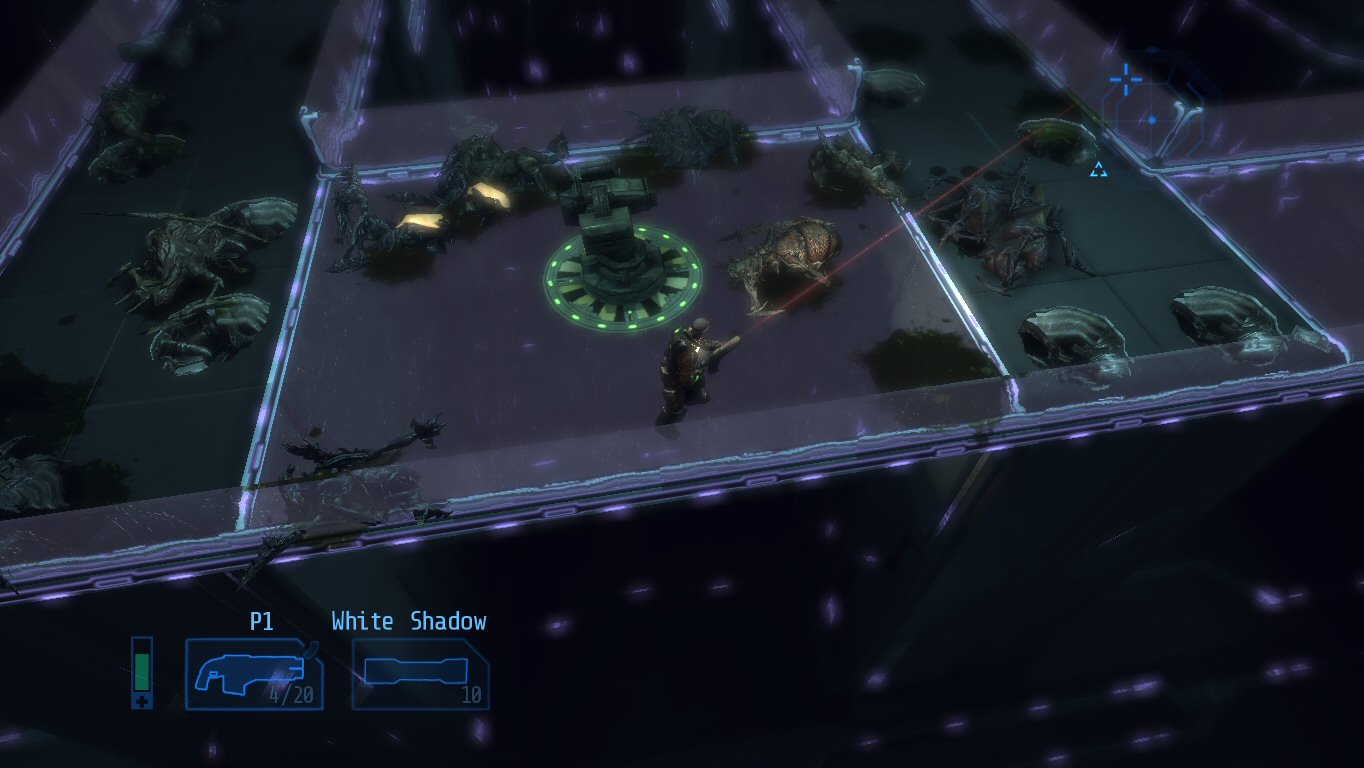Toggle the health indicator display
Image resolution: width=1364 pixels, height=768 pixels.
[141, 670]
